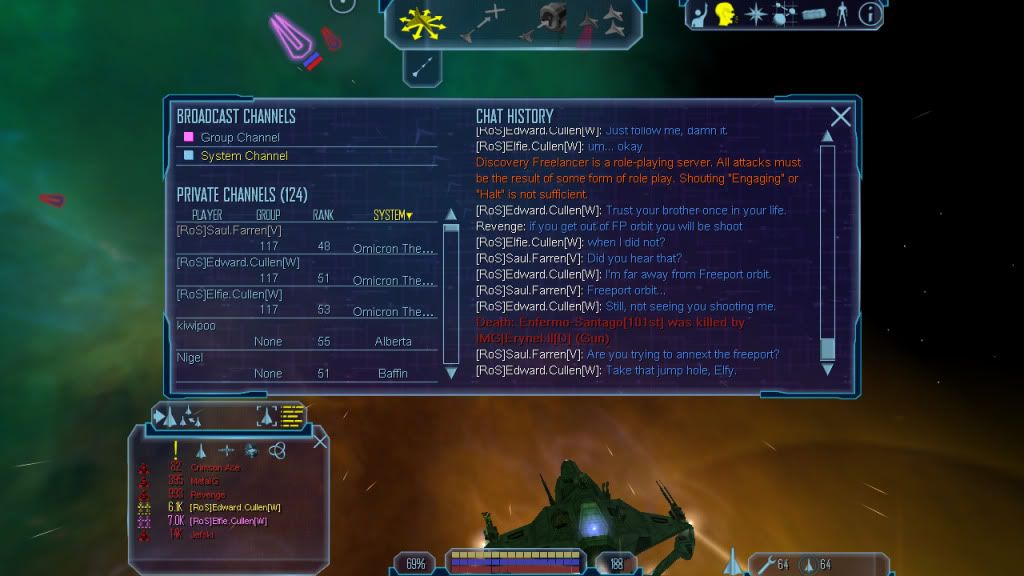Screen dimensions: 1024x576
Task: Target [RoS]Edward.Cullen[W] in the contact list
Action: [235, 508]
